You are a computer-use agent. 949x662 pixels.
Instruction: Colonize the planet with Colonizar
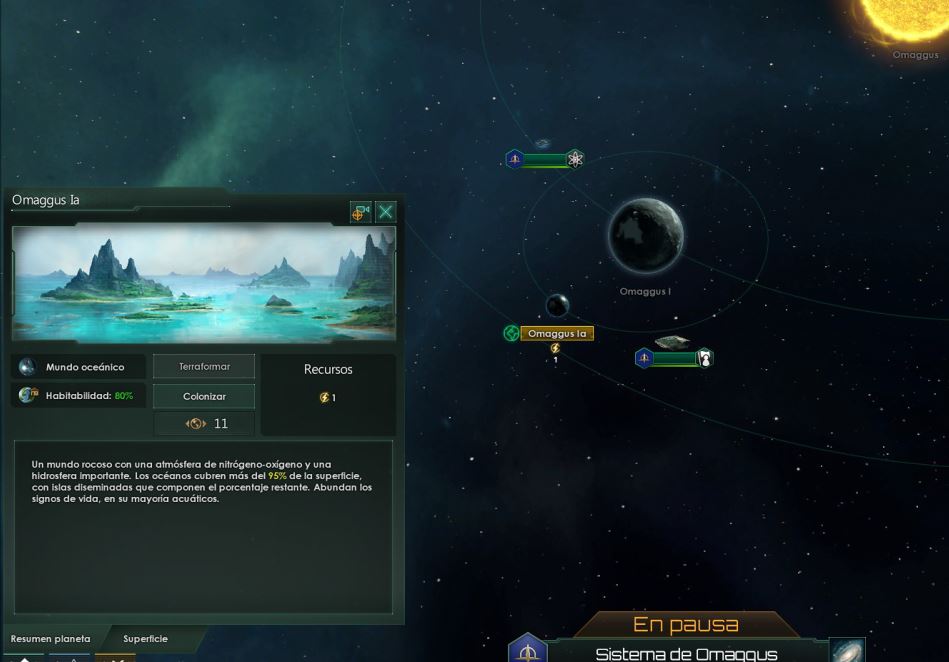pyautogui.click(x=204, y=396)
